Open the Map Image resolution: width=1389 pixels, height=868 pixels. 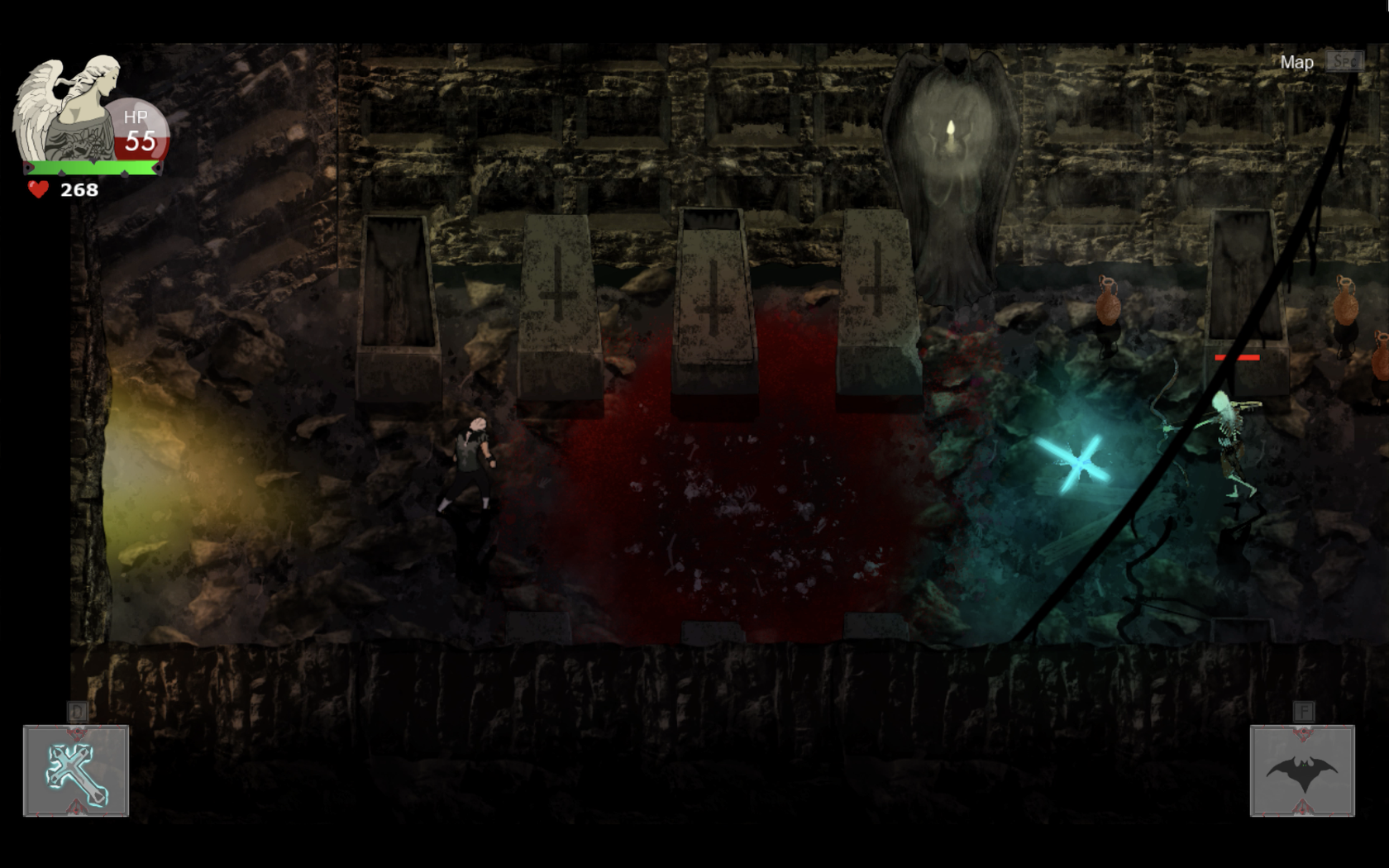coord(1296,63)
